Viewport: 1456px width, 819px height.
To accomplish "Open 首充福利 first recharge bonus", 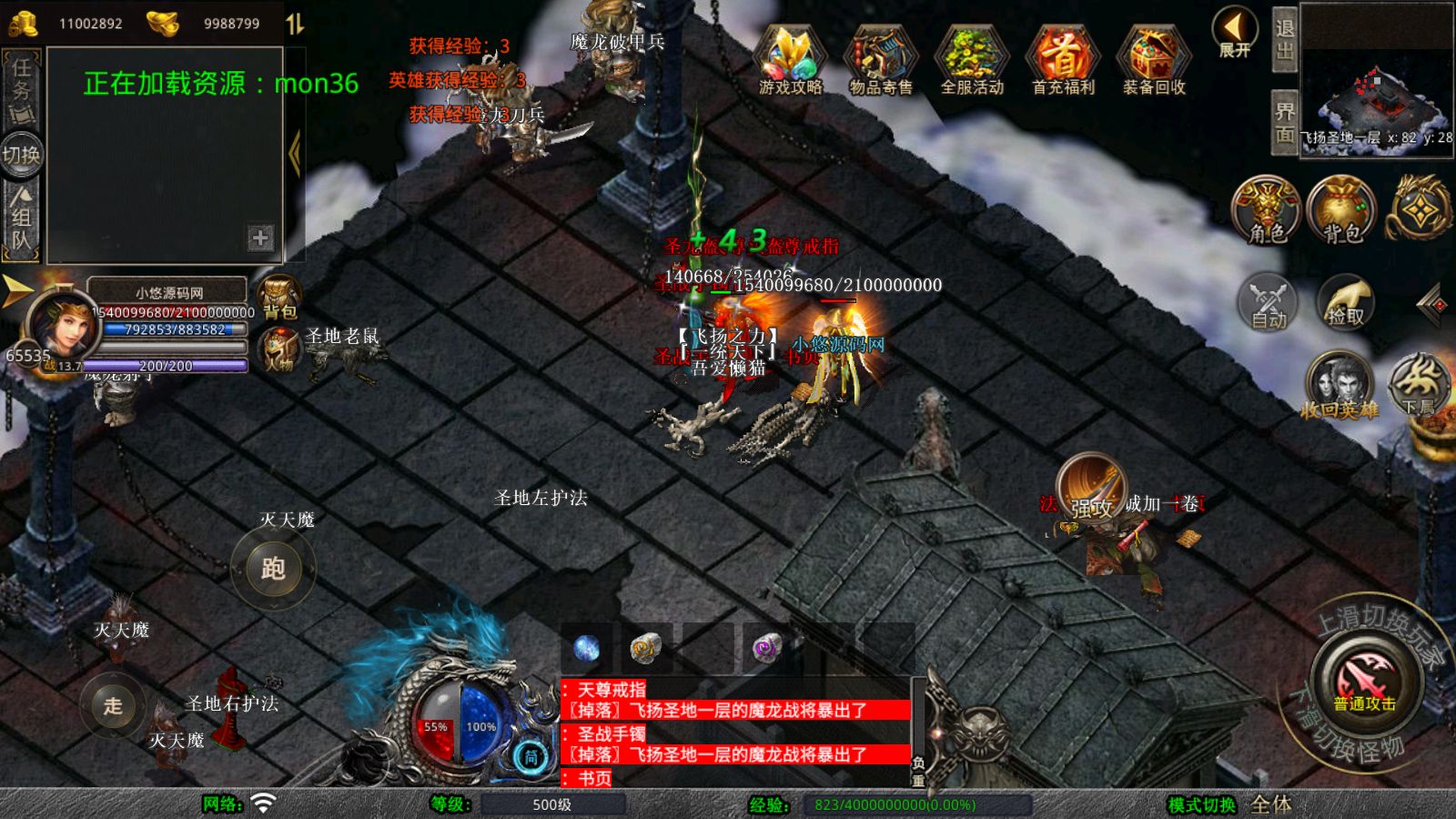I will coord(1062,59).
